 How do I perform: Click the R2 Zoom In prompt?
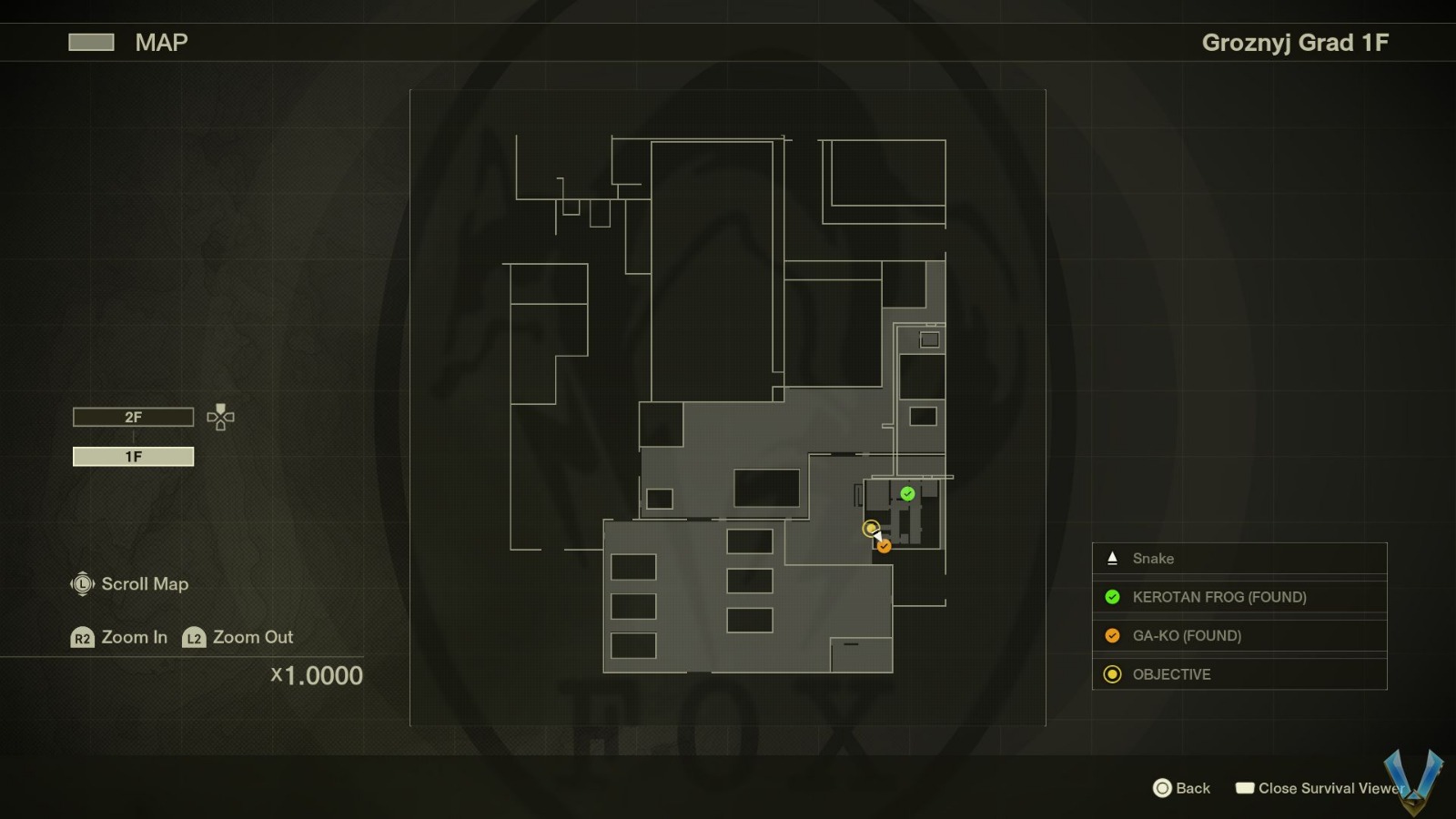tap(83, 638)
